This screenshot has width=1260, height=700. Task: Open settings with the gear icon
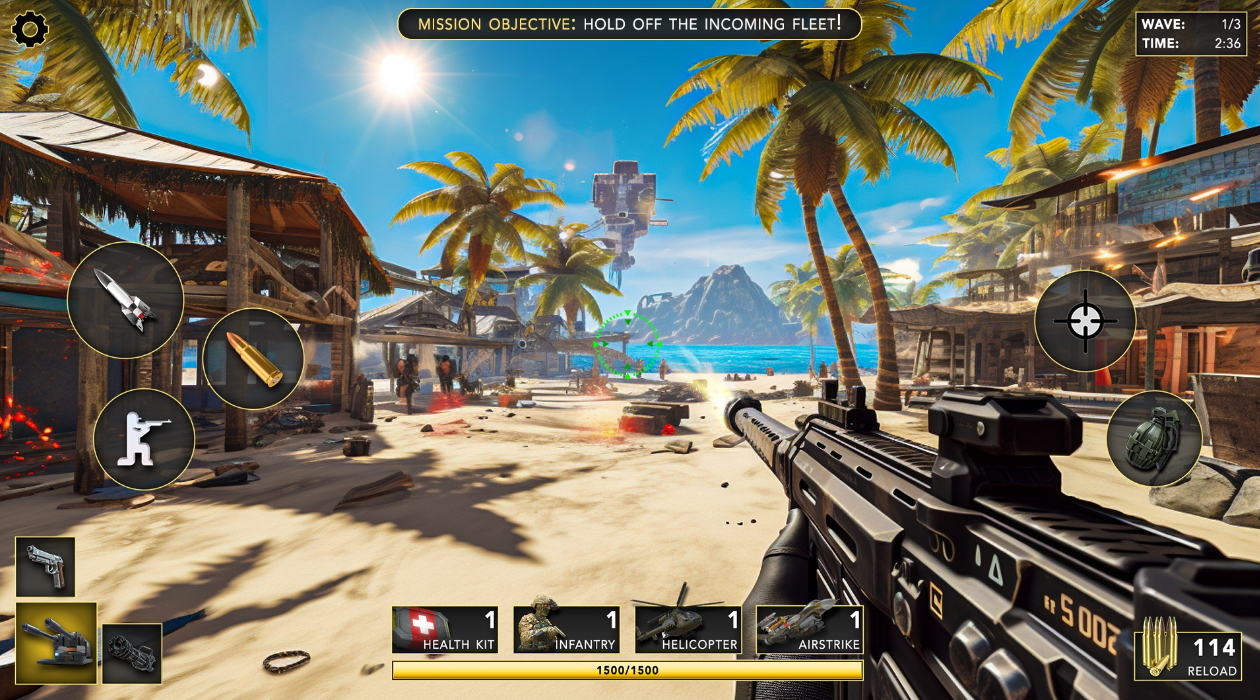30,29
